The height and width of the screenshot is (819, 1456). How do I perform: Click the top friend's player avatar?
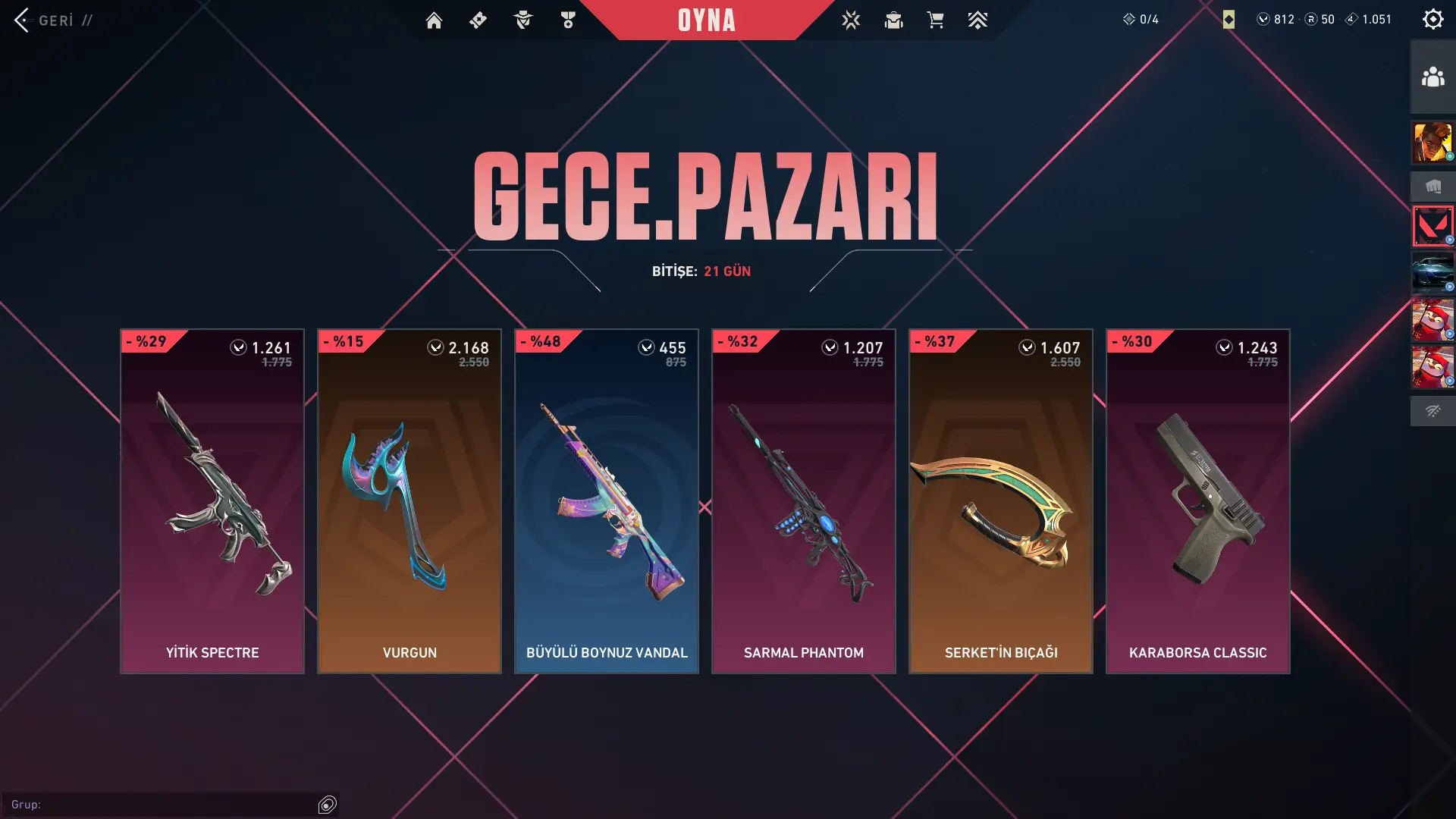point(1432,143)
